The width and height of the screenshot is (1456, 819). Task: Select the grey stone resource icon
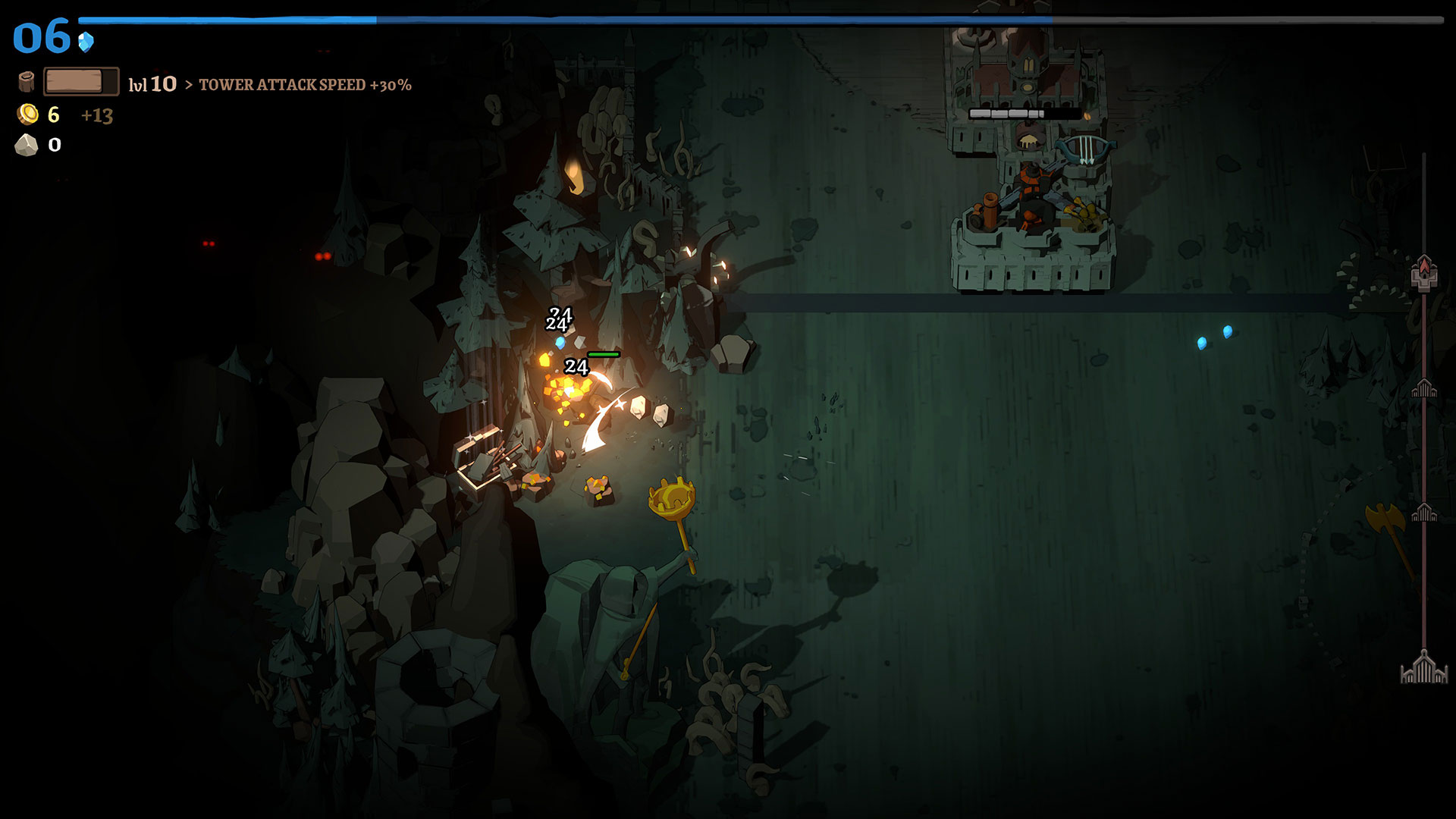pyautogui.click(x=27, y=145)
